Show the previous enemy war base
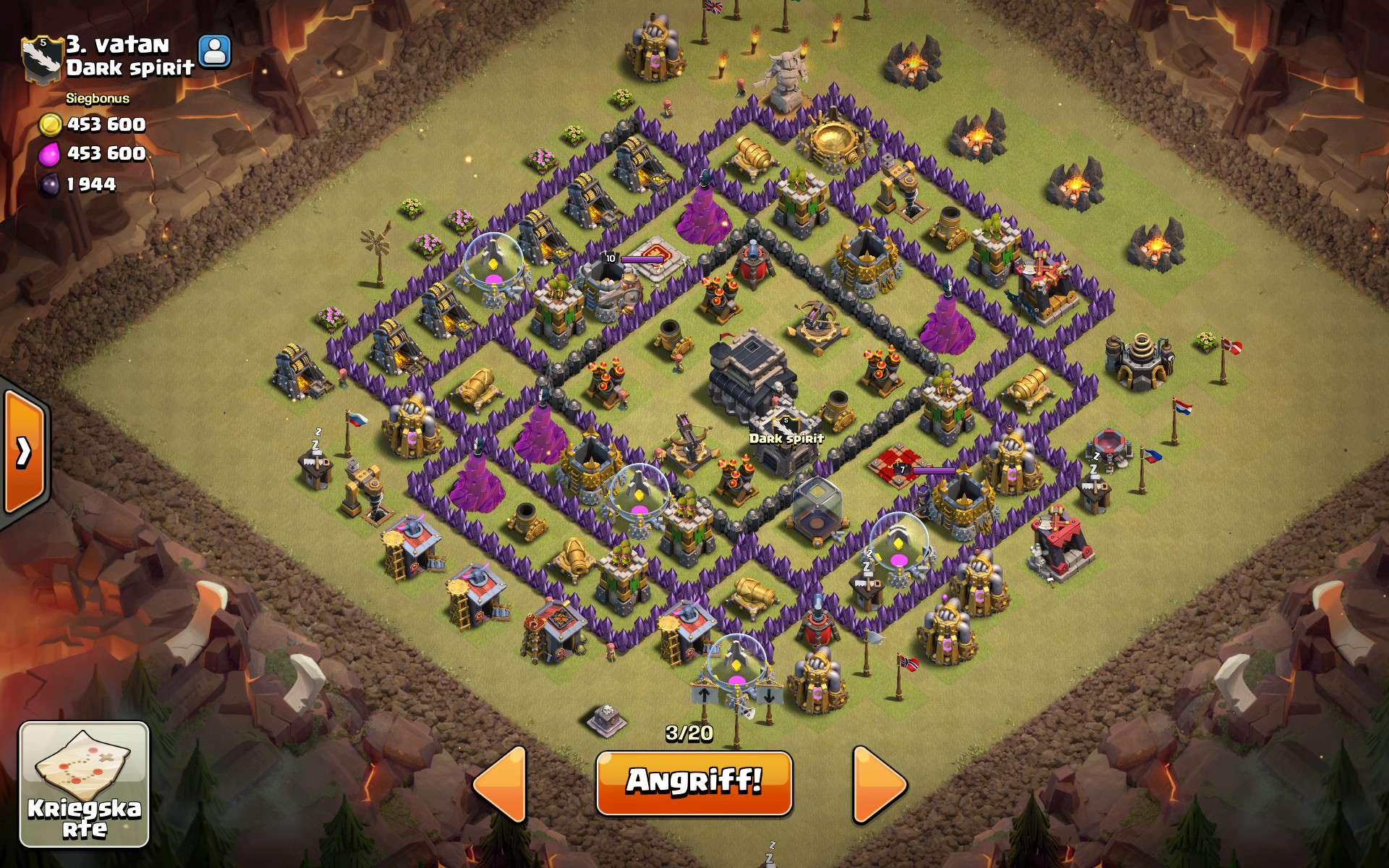Image resolution: width=1389 pixels, height=868 pixels. pos(500,785)
